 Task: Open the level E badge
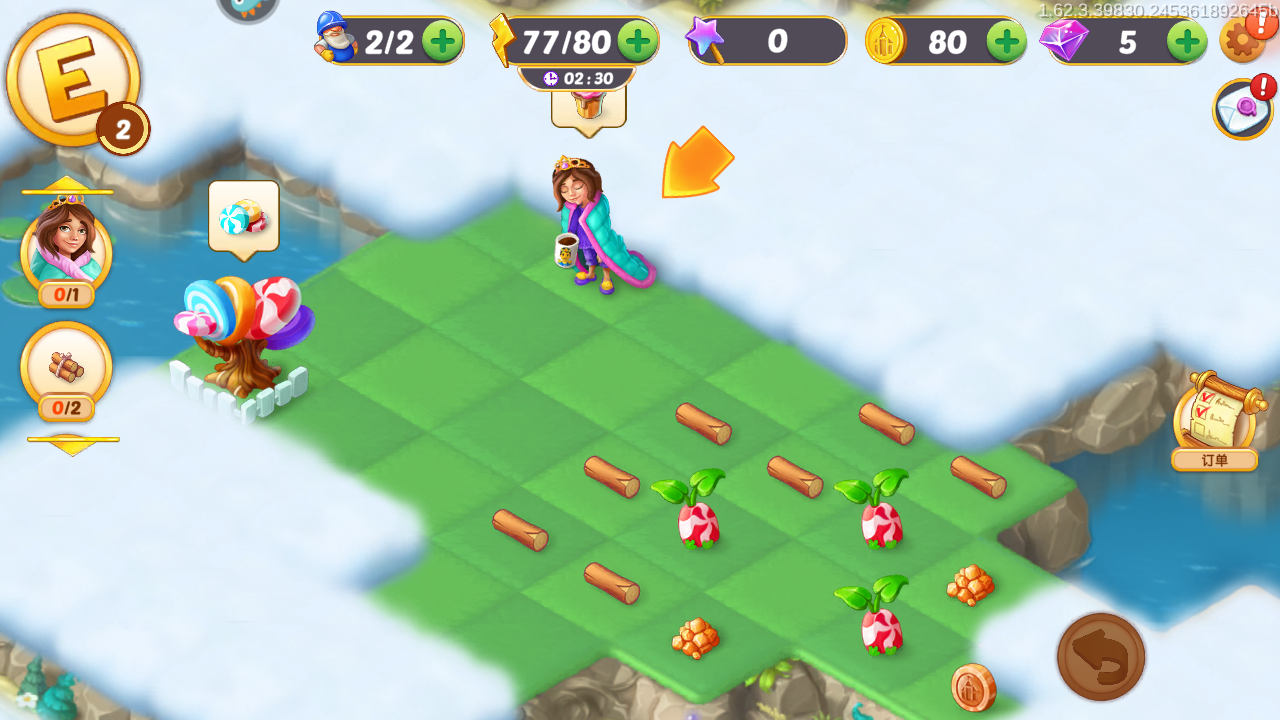(73, 80)
